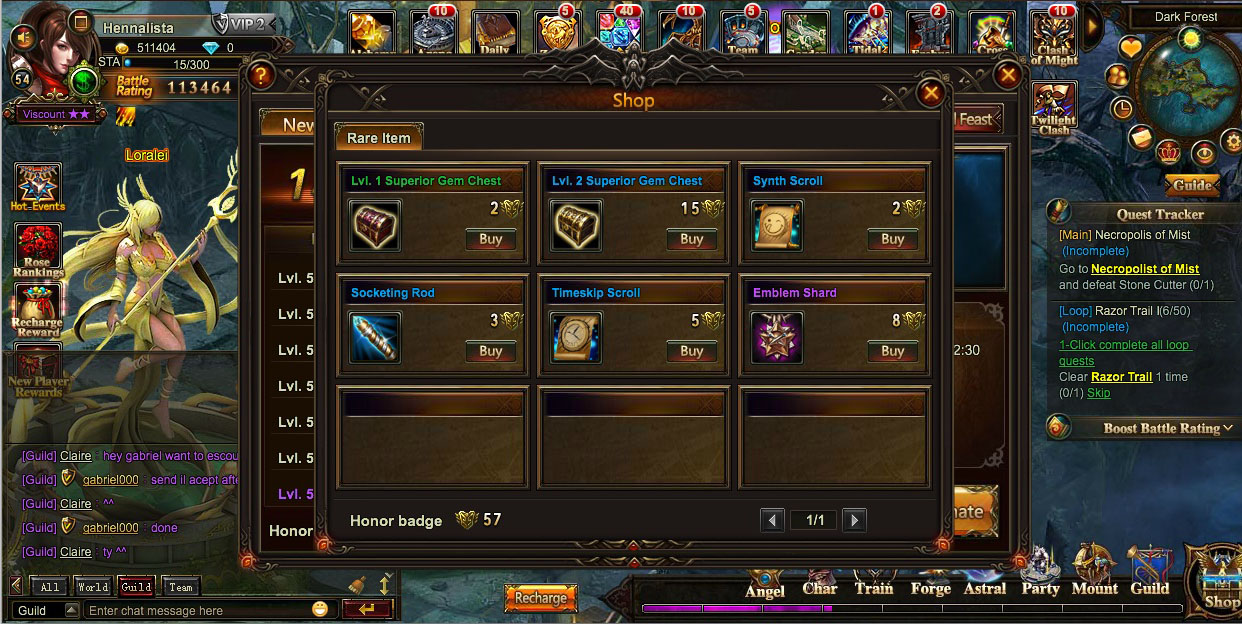
Task: Buy the Synth Scroll
Action: pos(892,239)
